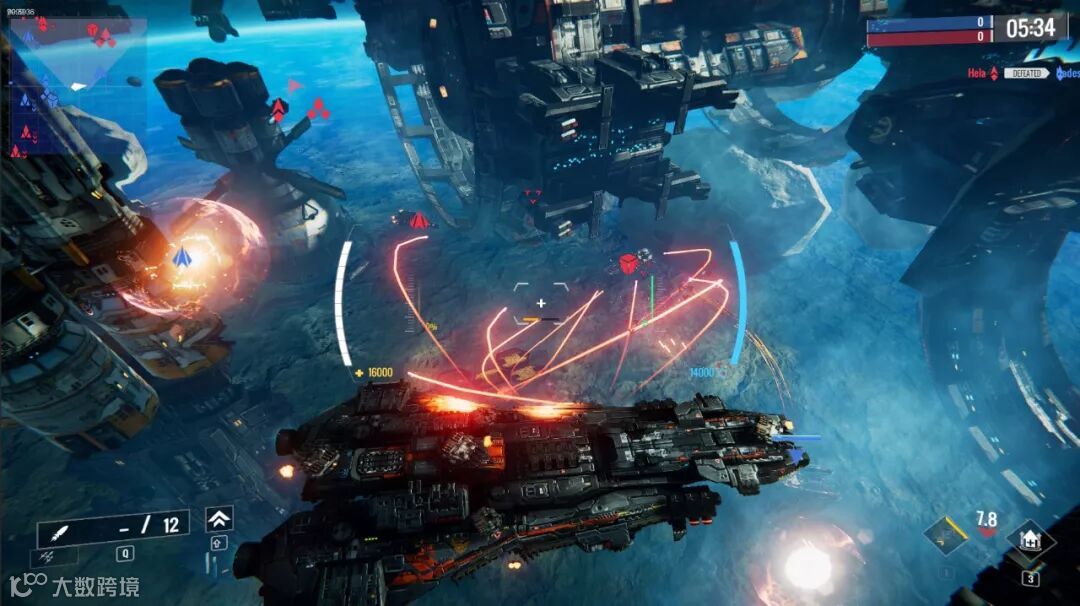This screenshot has height=606, width=1080.
Task: Activate the double-chevron boost ability
Action: [x=219, y=518]
